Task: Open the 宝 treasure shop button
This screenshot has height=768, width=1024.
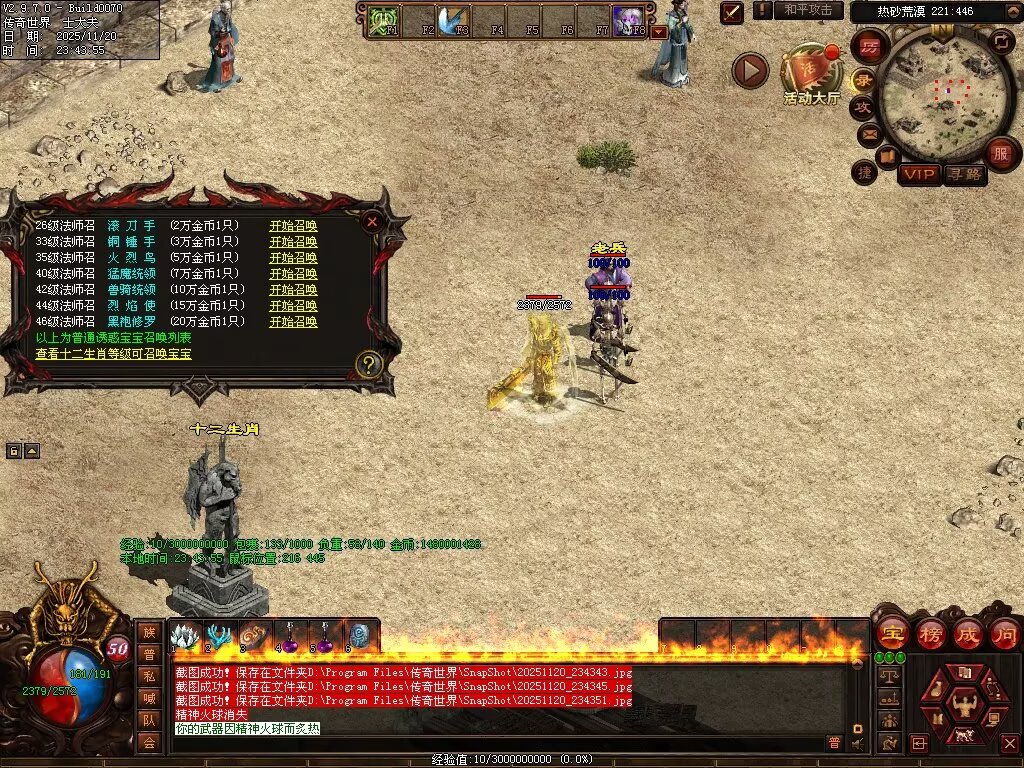Action: (x=891, y=633)
